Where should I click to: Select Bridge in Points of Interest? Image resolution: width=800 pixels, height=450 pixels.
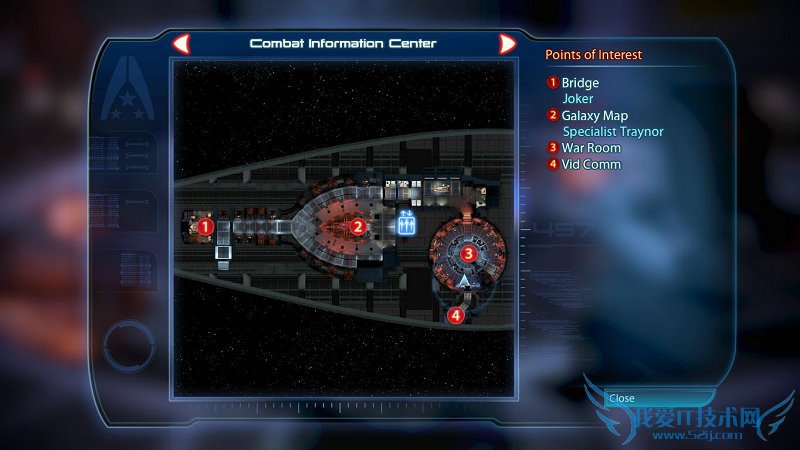pos(580,83)
